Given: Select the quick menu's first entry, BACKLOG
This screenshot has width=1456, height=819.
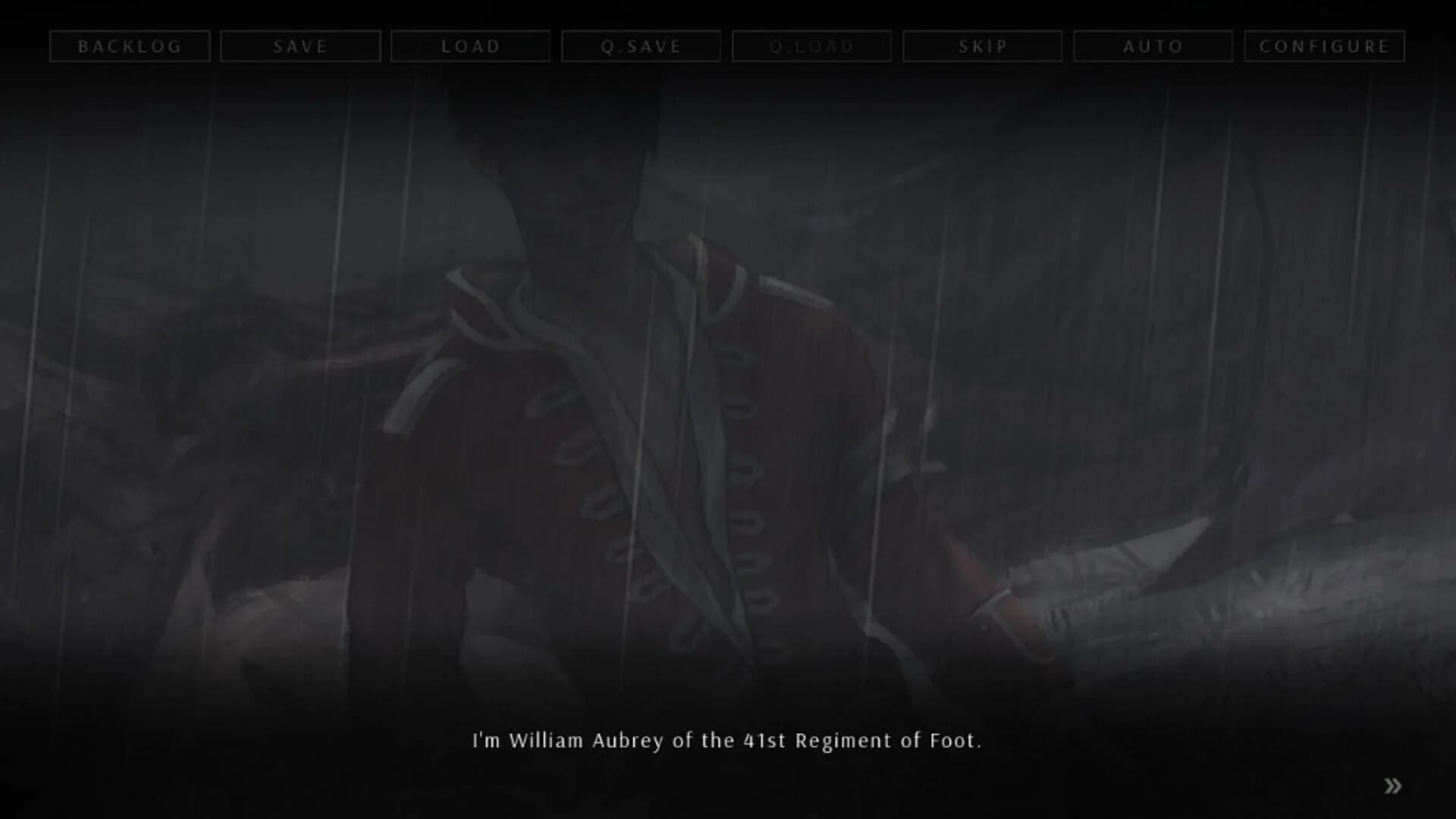Looking at the screenshot, I should tap(130, 45).
